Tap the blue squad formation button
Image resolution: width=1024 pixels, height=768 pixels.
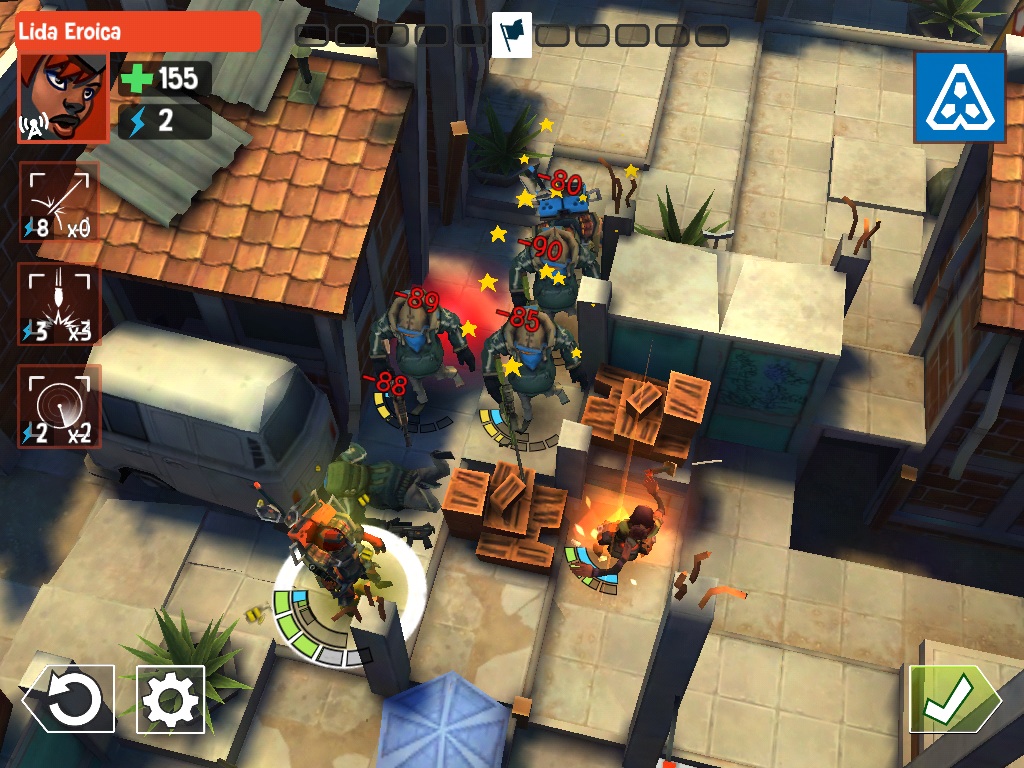959,97
